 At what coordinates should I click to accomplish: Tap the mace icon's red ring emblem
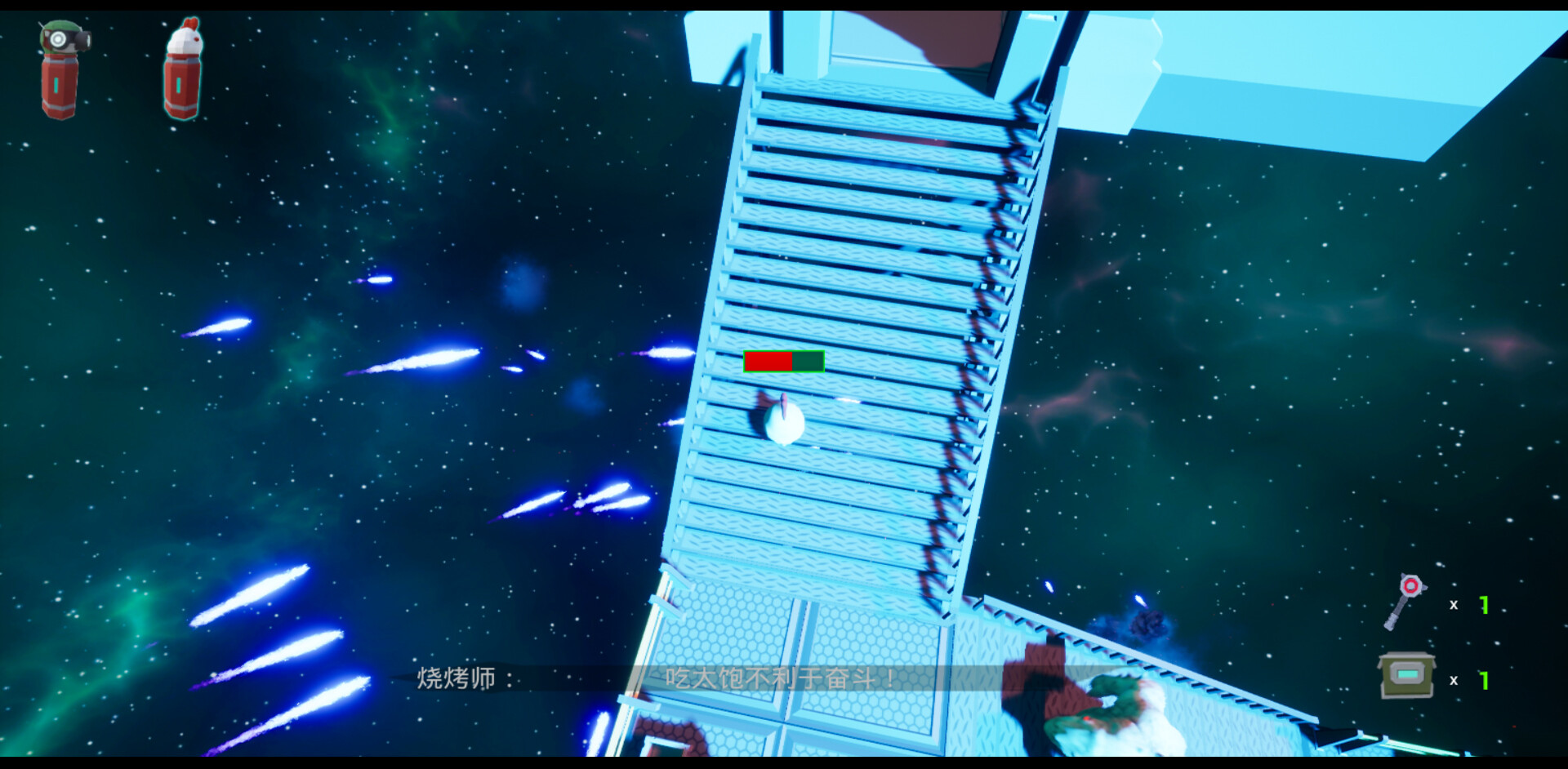(x=1410, y=586)
